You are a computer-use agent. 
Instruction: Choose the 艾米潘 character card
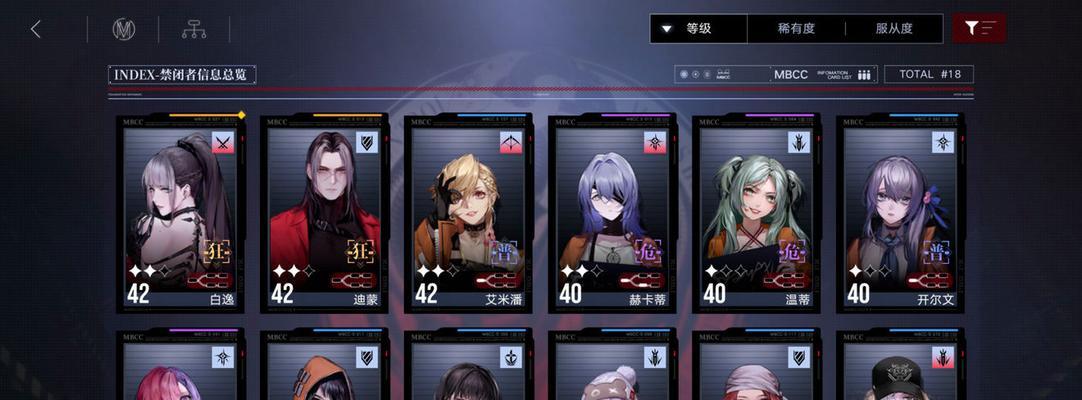[469, 214]
